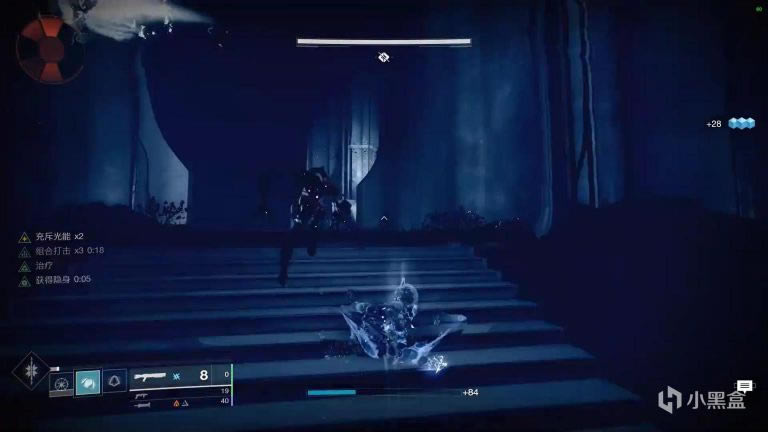Click the 充斥光能 x2 buff icon
Image resolution: width=768 pixels, height=432 pixels.
point(22,237)
